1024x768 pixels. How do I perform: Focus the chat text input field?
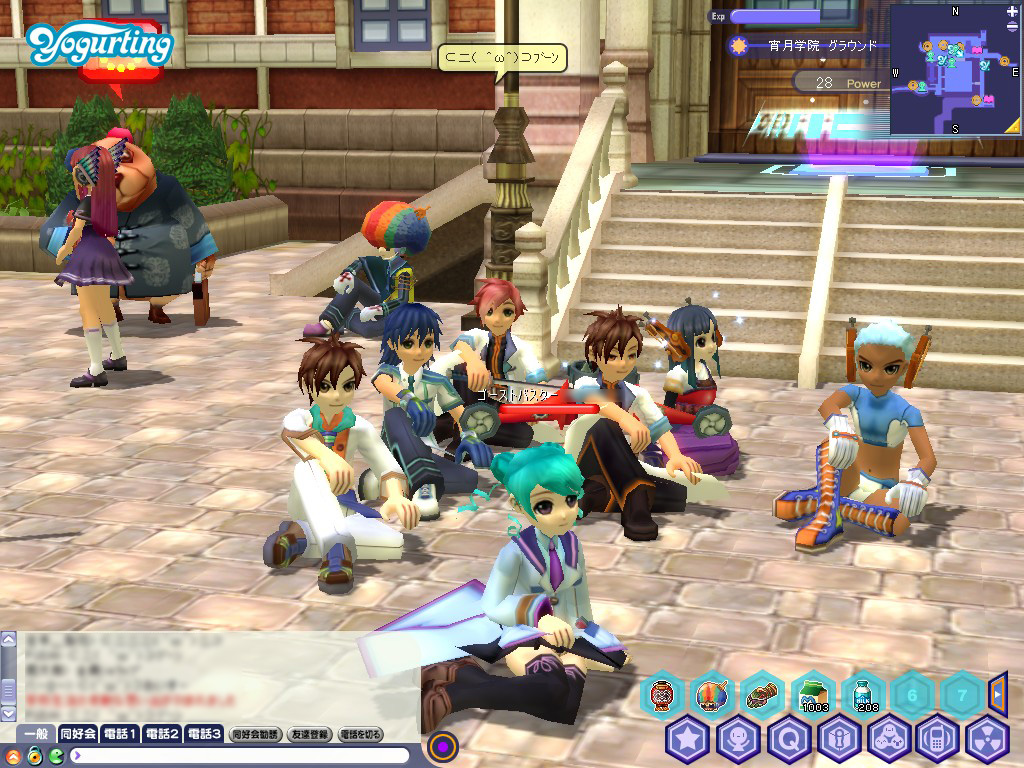(240, 755)
